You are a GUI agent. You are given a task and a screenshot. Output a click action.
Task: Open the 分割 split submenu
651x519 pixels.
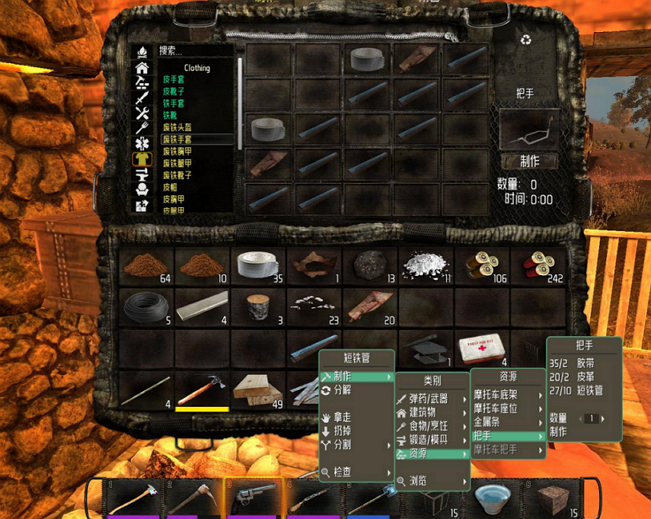[343, 444]
